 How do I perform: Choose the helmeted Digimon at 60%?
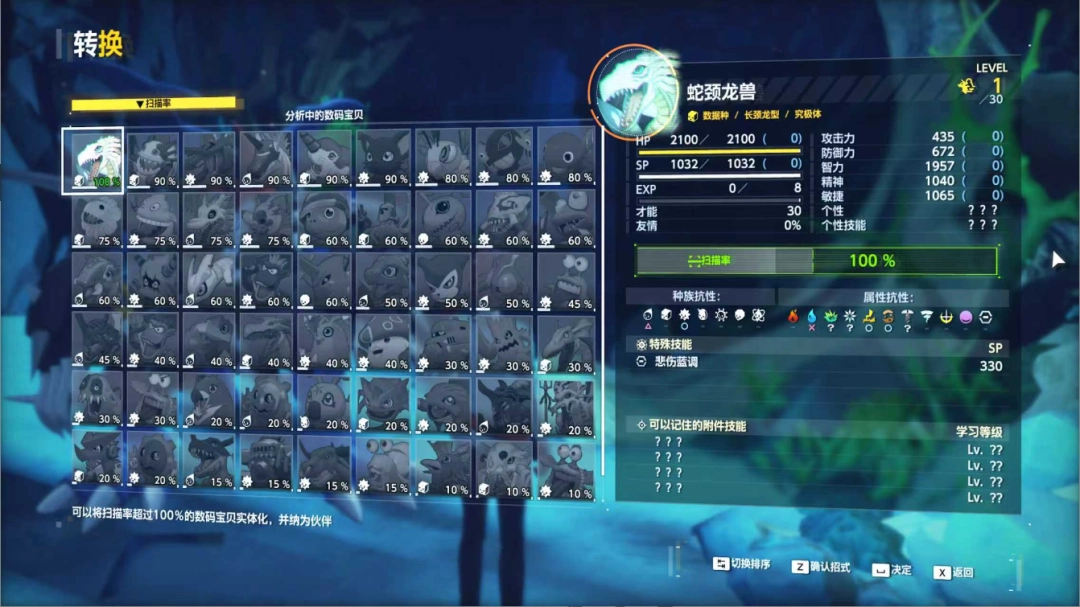pyautogui.click(x=325, y=218)
